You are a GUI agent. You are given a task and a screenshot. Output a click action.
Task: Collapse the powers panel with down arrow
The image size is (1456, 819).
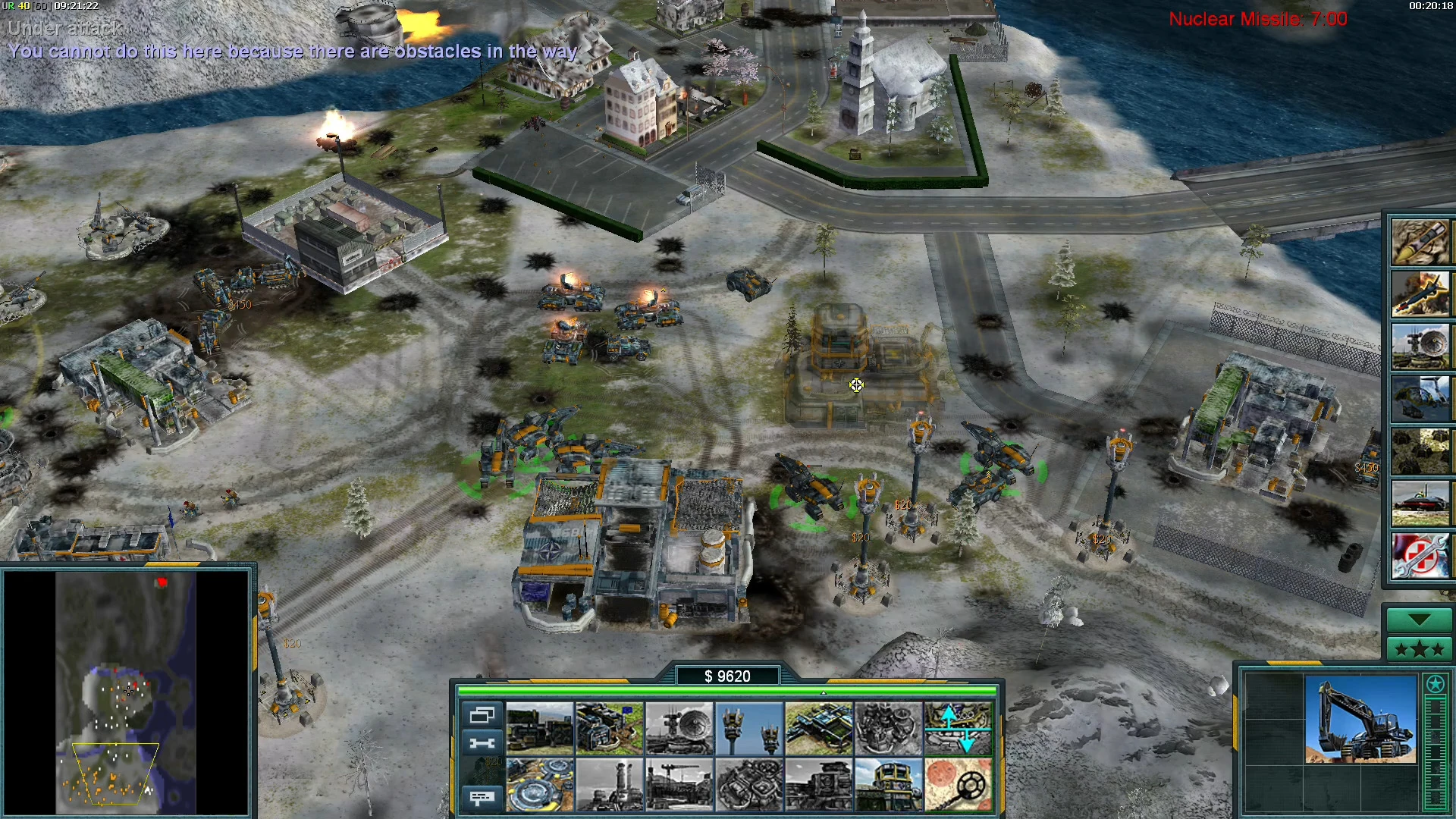(x=1420, y=620)
